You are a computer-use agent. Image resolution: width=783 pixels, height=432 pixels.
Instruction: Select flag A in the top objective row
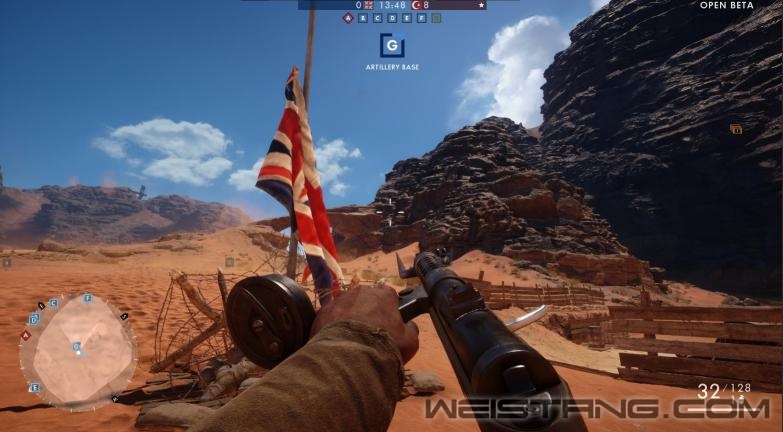348,18
